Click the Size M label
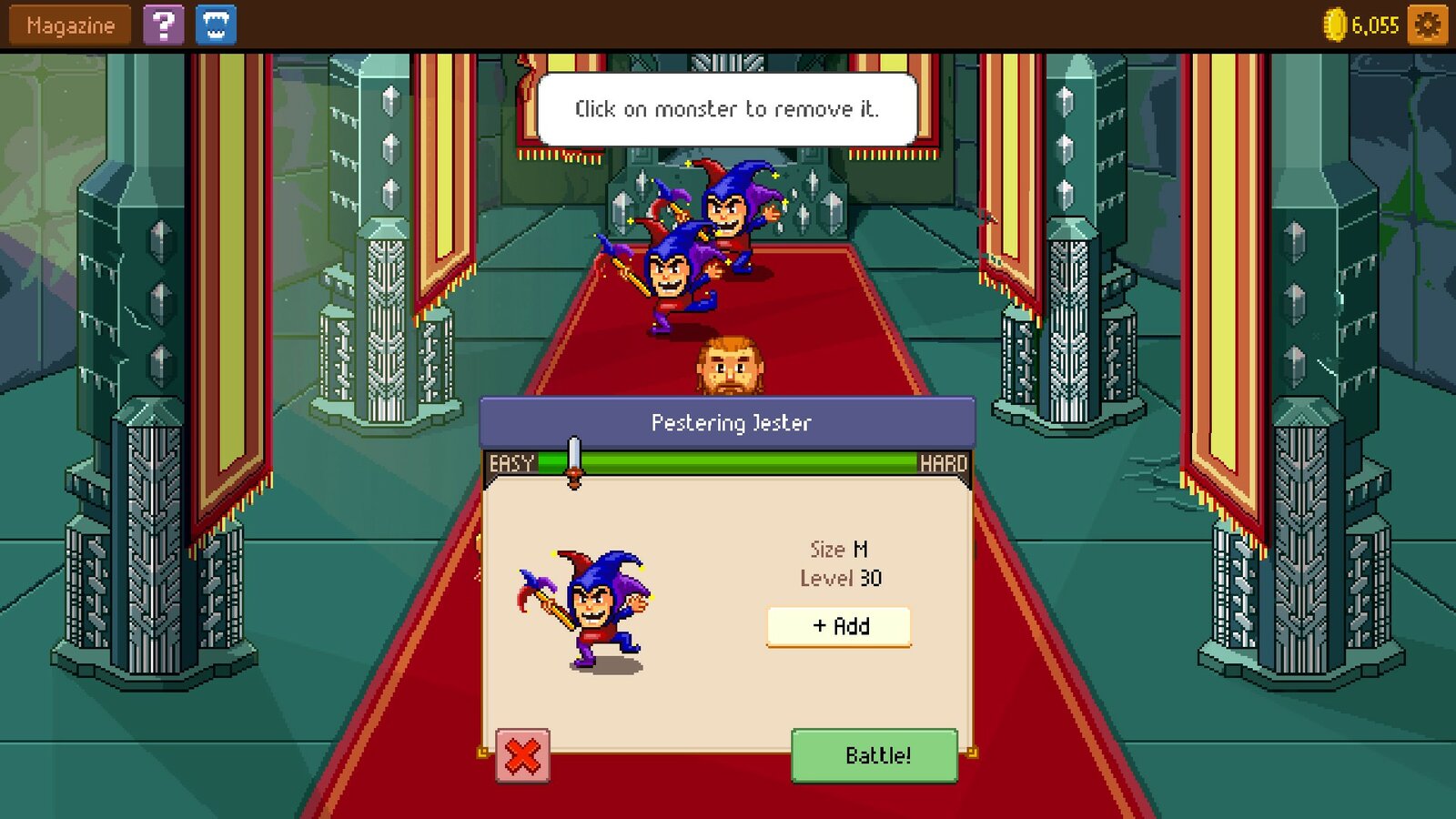The width and height of the screenshot is (1456, 819). (x=838, y=549)
